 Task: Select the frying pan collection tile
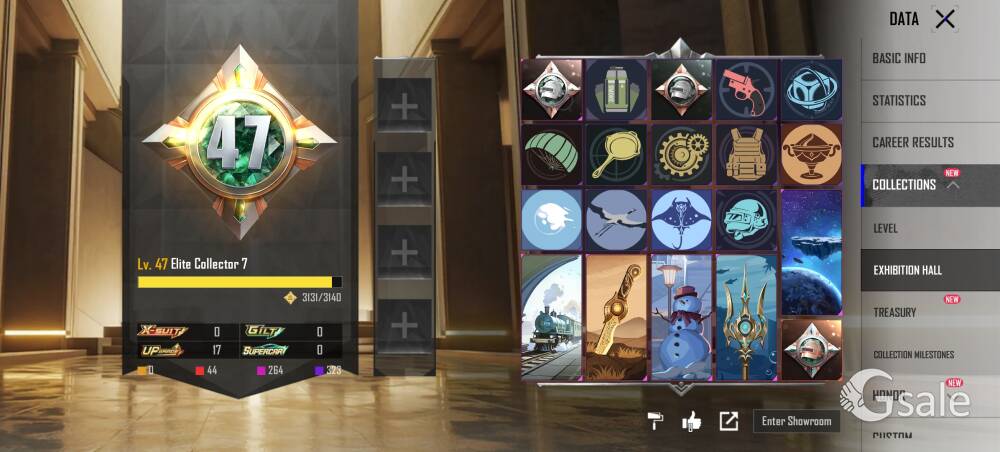point(616,153)
